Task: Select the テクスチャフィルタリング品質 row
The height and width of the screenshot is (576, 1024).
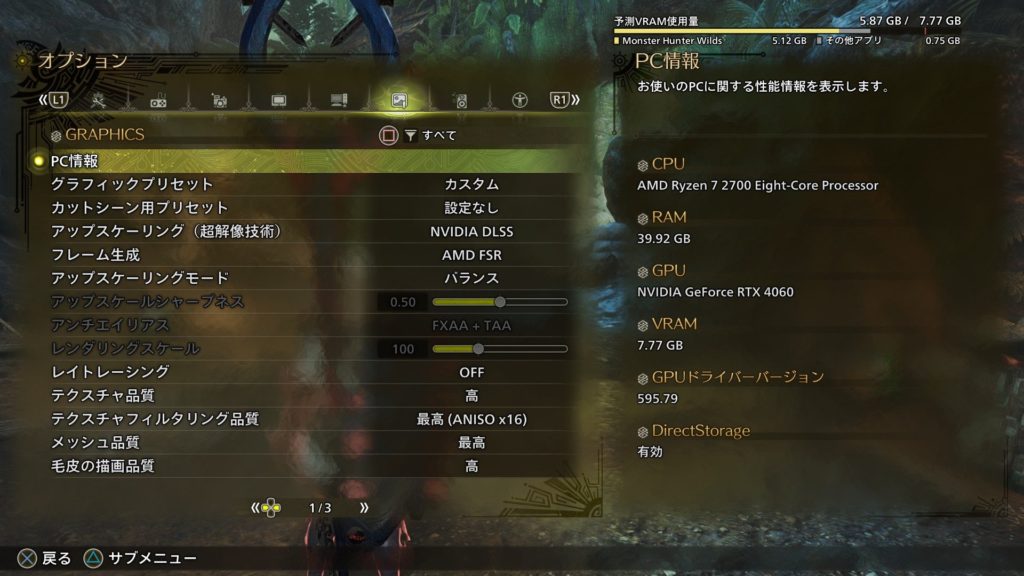Action: click(x=300, y=419)
